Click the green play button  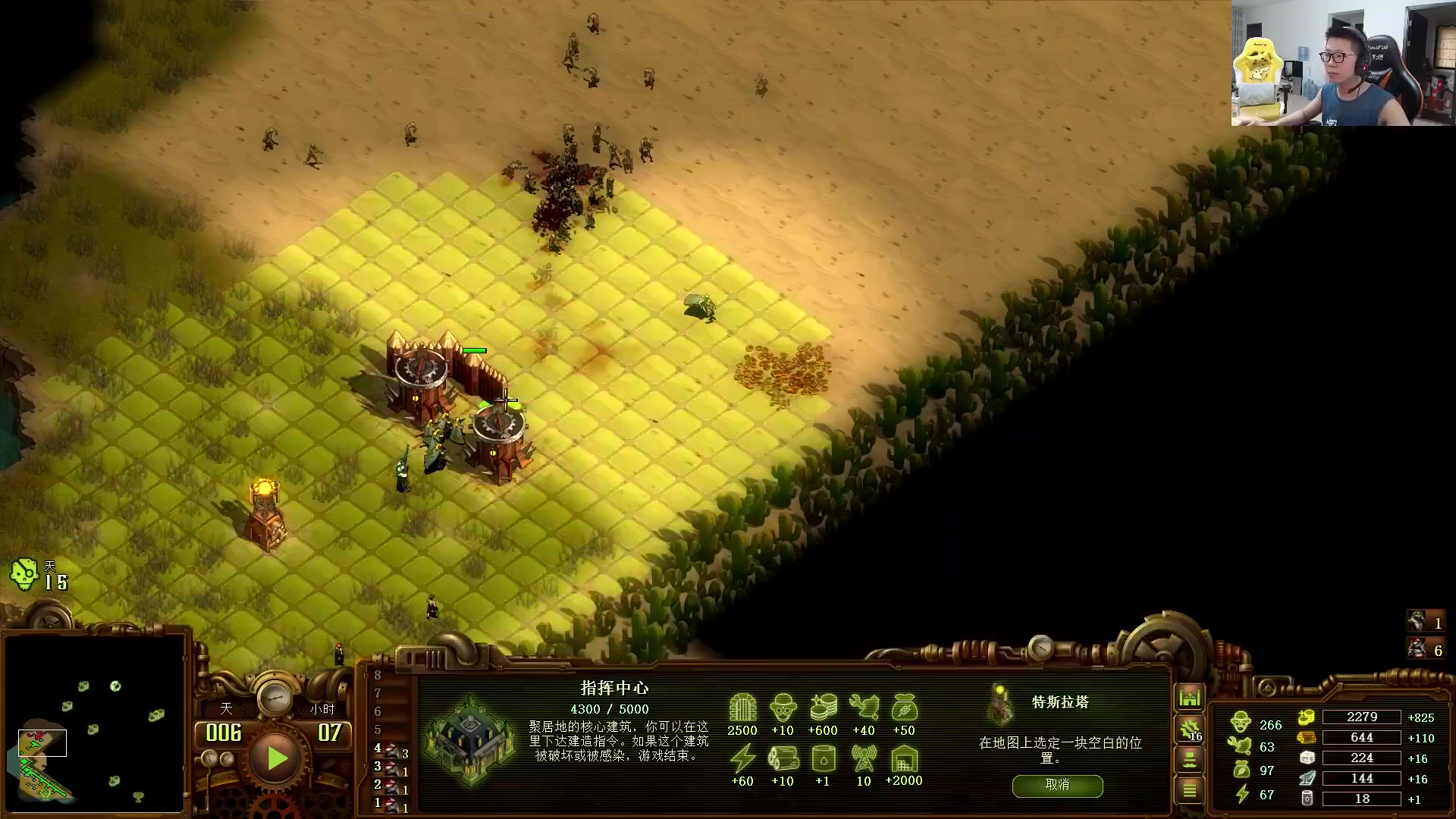[x=276, y=758]
